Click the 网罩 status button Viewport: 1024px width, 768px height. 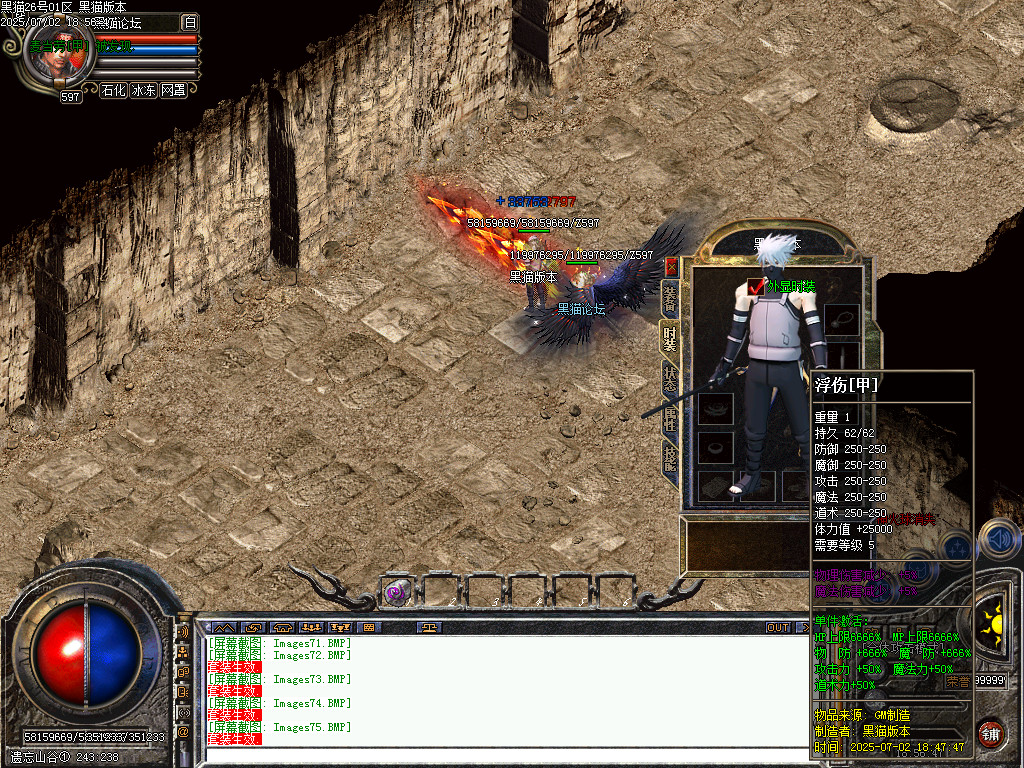pyautogui.click(x=173, y=90)
